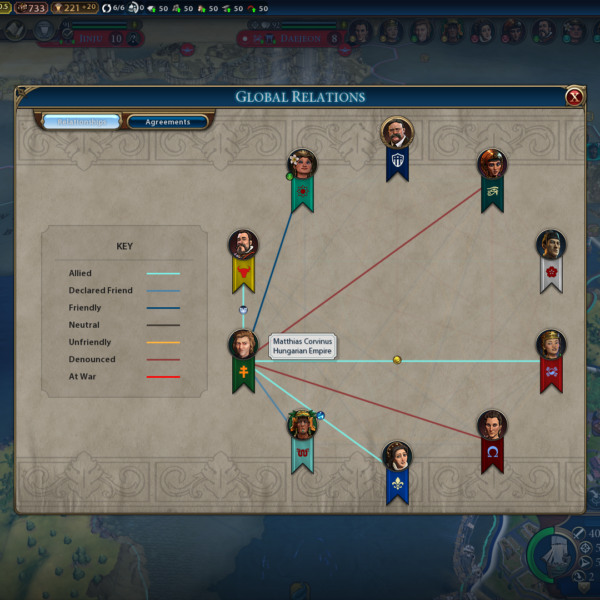
Task: Choose the leader with the fleur-de-lis banner
Action: [x=397, y=456]
